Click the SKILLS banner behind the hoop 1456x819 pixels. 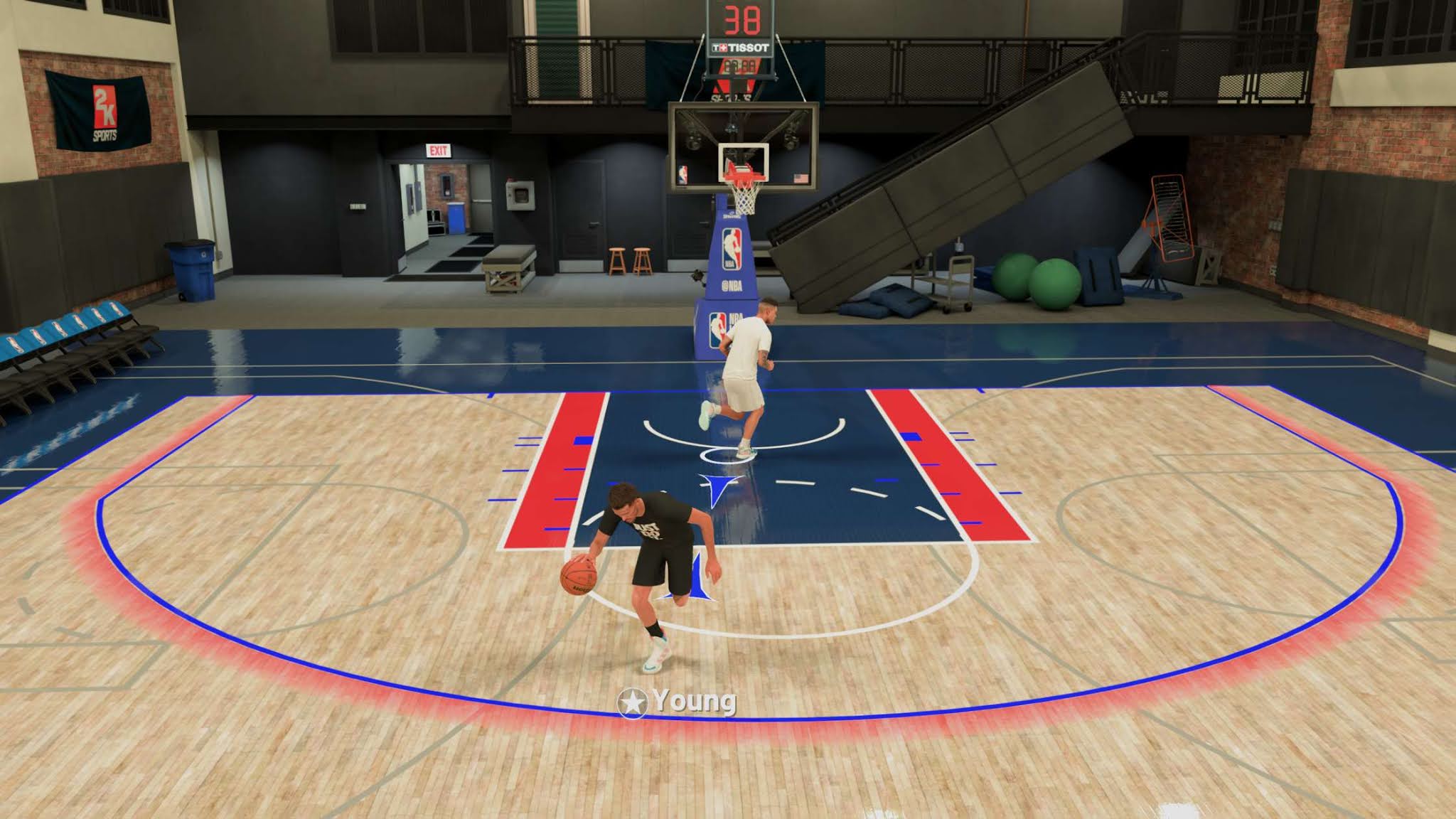732,97
